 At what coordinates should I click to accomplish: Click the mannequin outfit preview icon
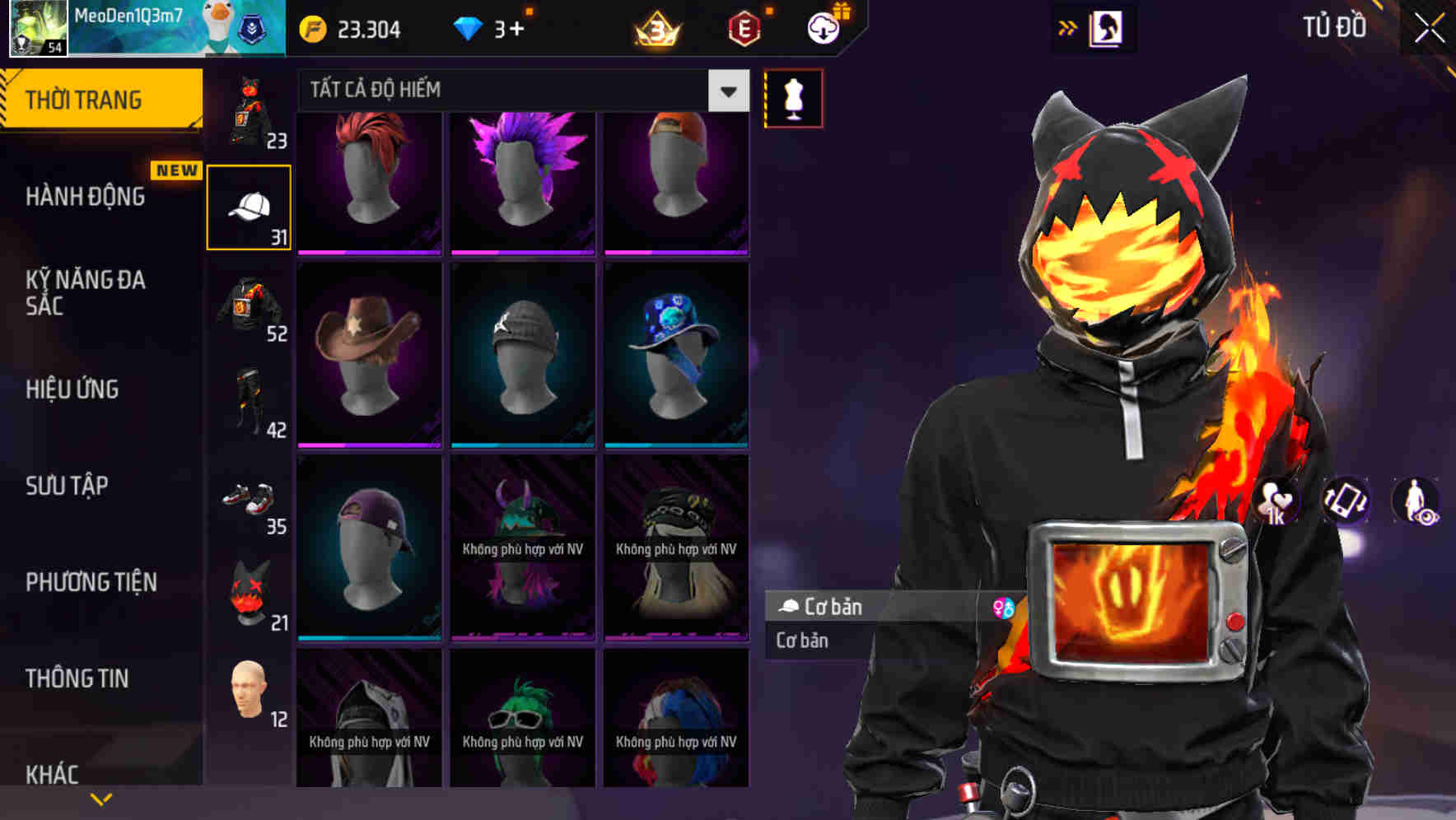793,97
